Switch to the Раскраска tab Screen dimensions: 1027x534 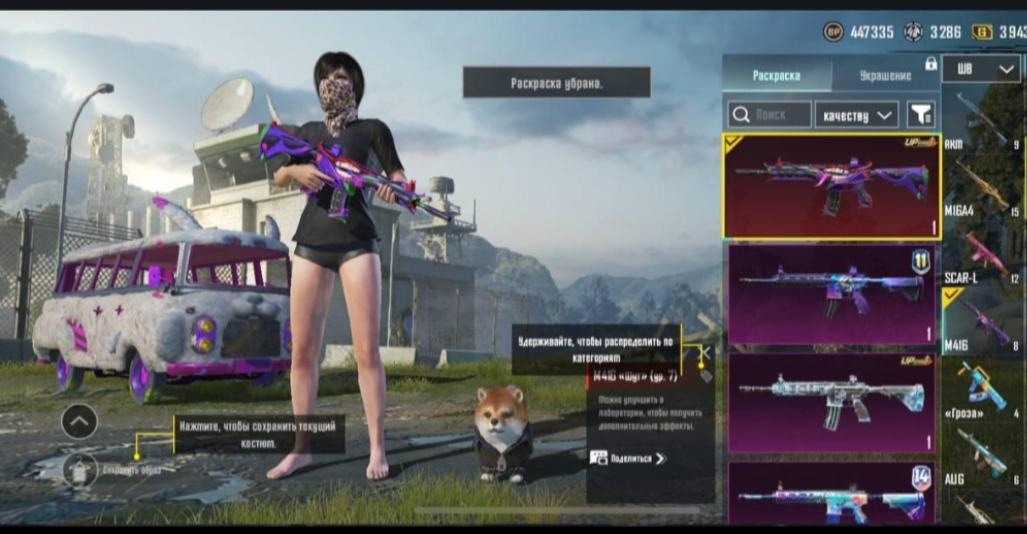click(776, 76)
